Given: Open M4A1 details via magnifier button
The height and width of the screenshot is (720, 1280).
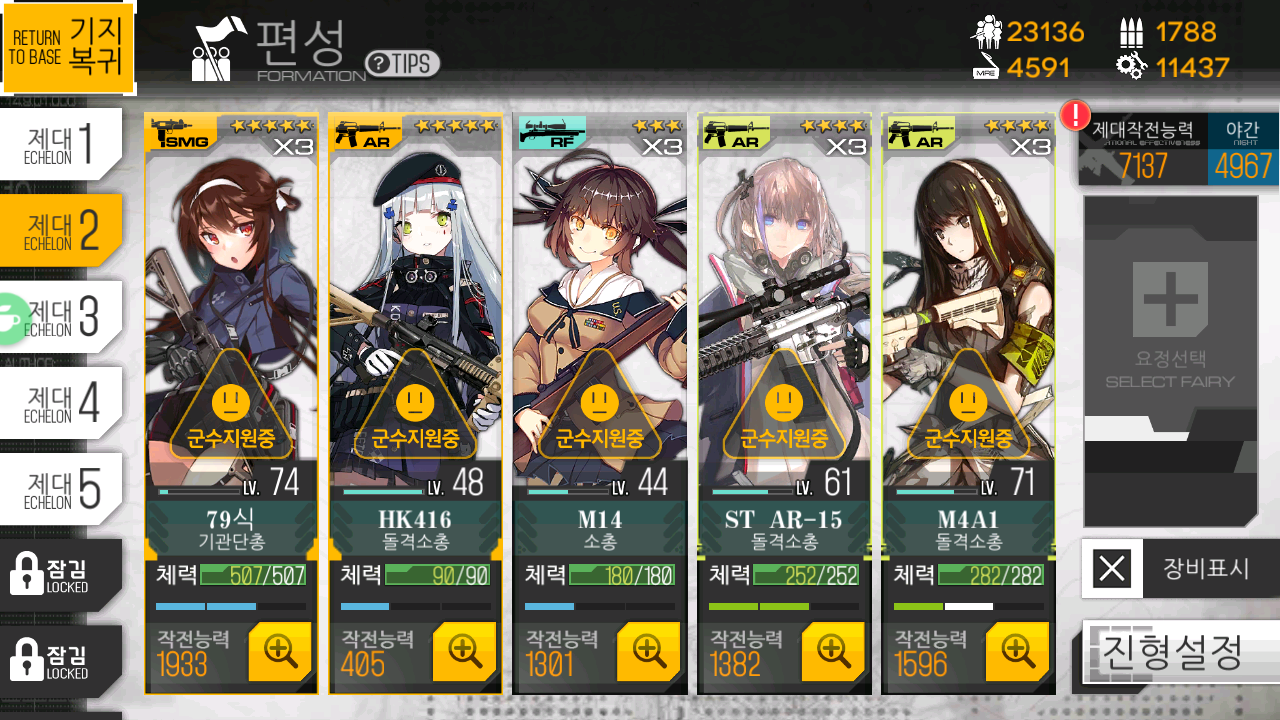Looking at the screenshot, I should pos(1017,651).
